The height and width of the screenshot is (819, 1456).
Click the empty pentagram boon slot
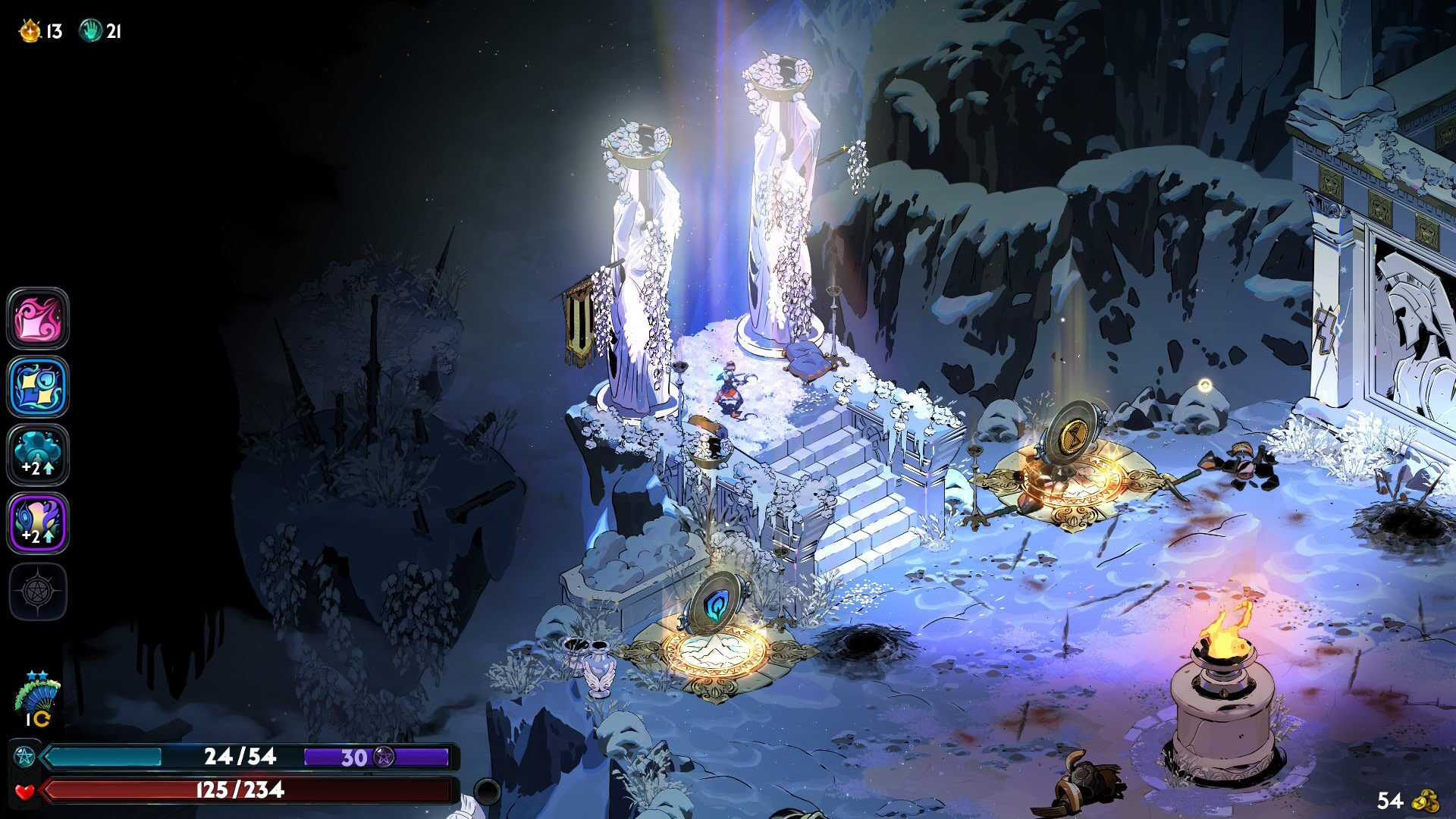click(x=38, y=591)
